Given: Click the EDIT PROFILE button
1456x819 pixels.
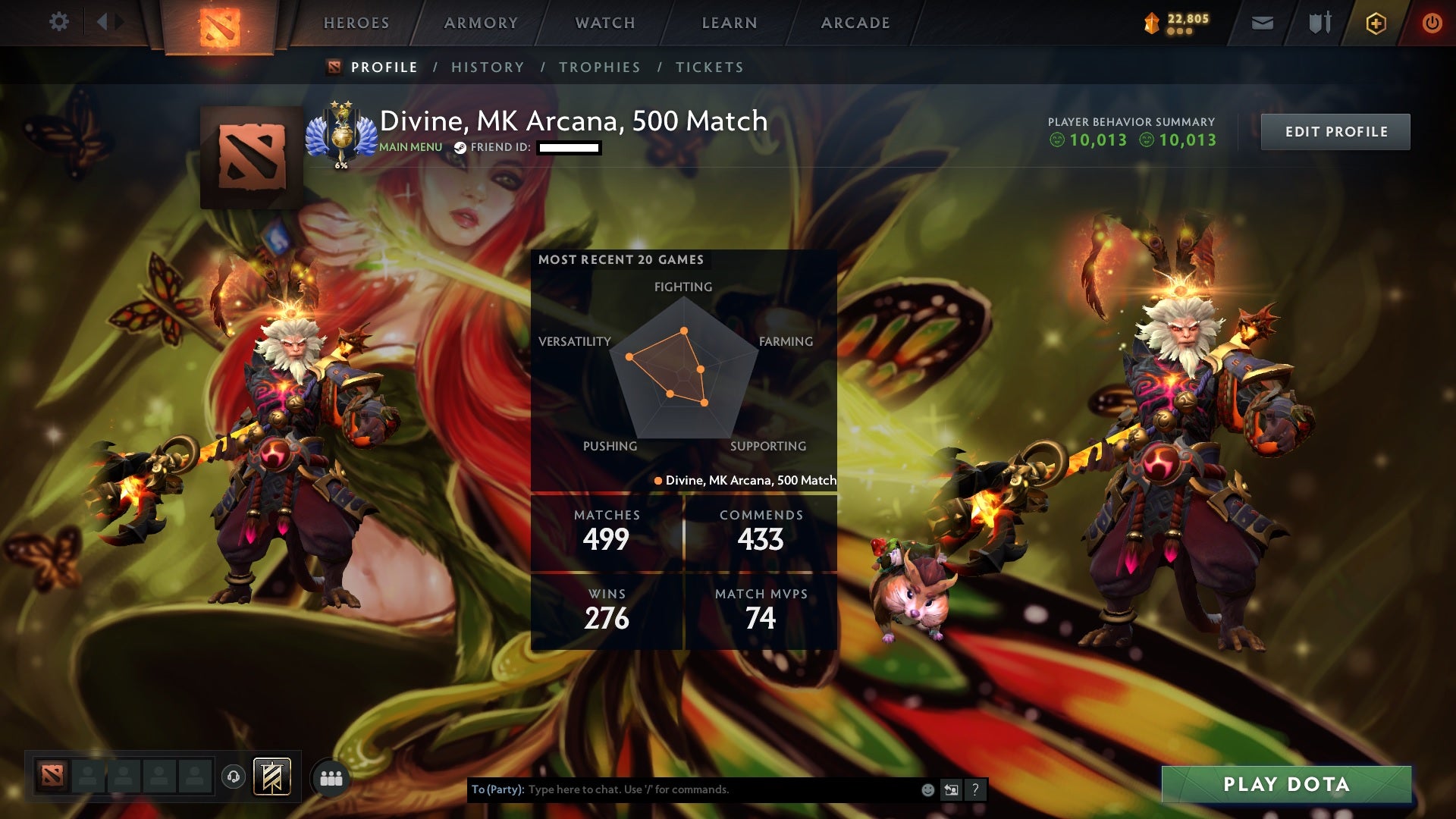Looking at the screenshot, I should [1335, 131].
